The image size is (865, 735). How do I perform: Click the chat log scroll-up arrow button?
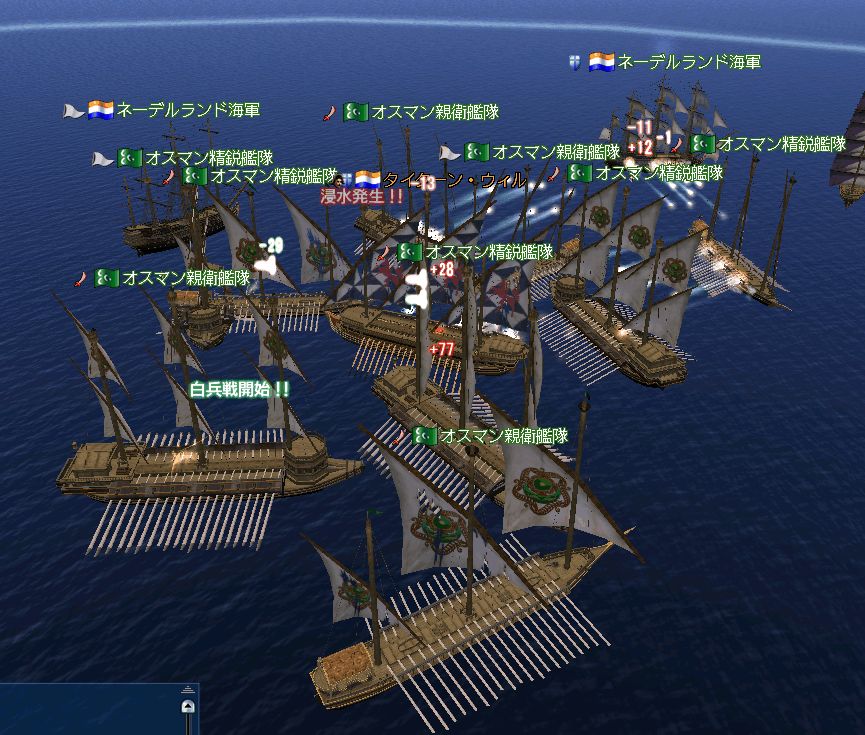[188, 708]
